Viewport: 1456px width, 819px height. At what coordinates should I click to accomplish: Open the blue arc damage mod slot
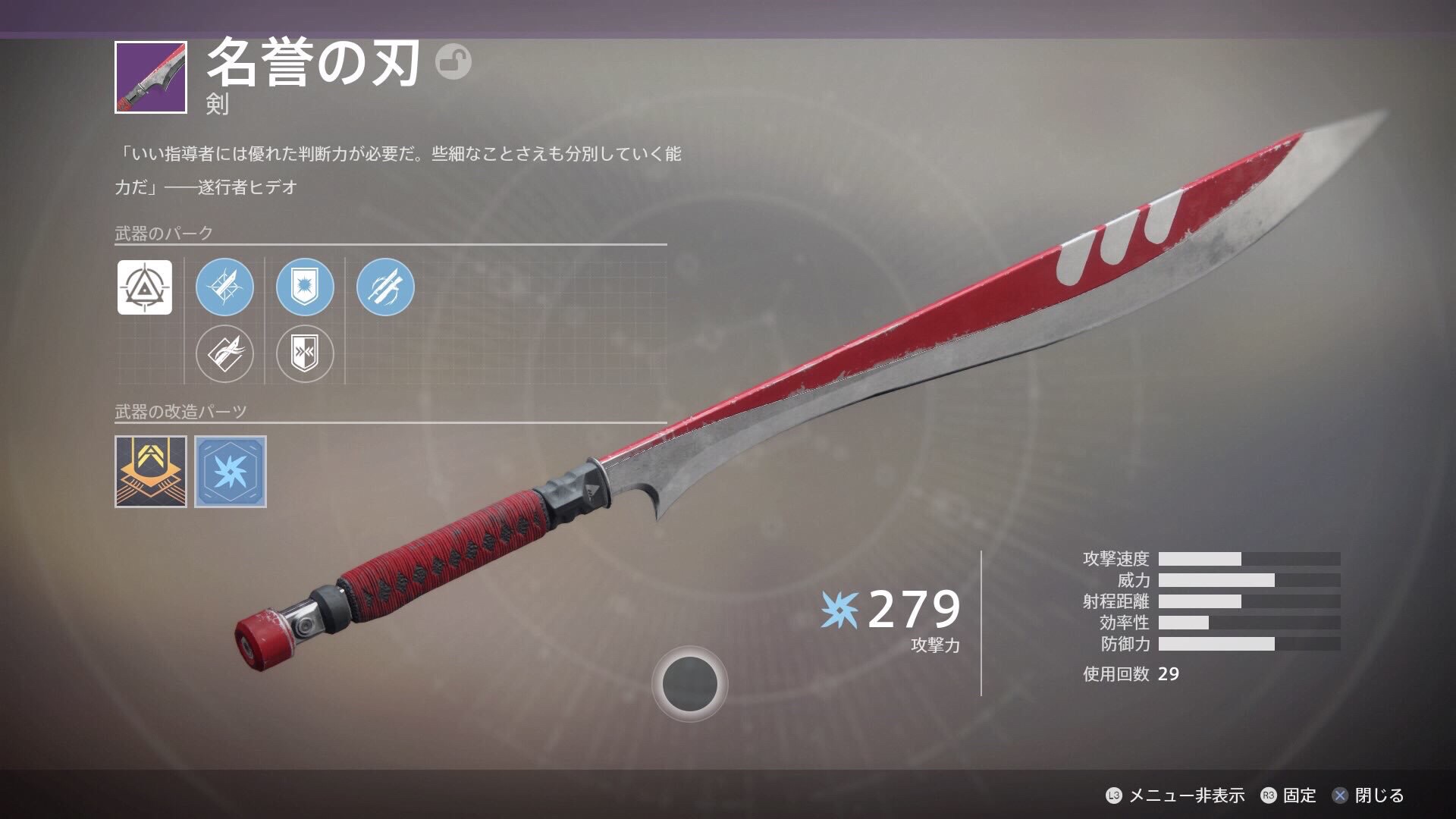[x=231, y=471]
